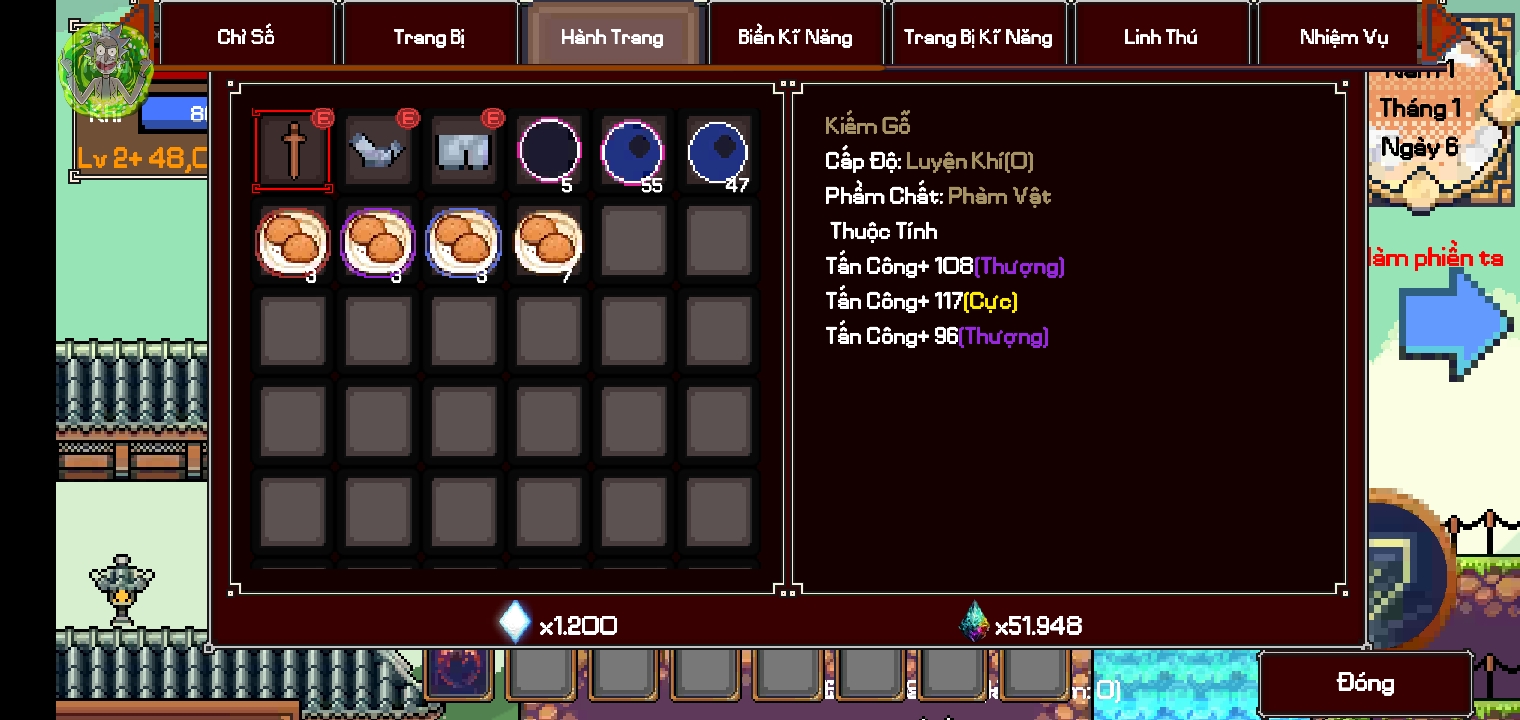The image size is (1520, 720).
Task: Select the blue orb stack of 47
Action: pyautogui.click(x=718, y=151)
